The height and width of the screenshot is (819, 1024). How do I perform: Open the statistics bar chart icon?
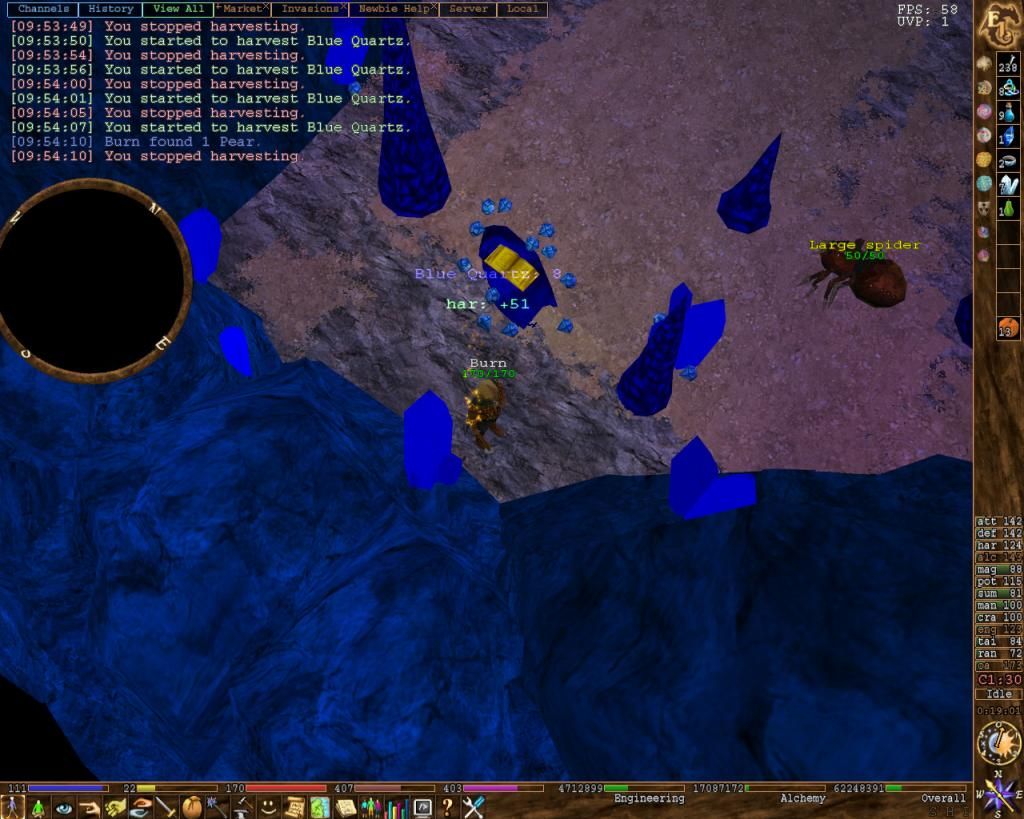click(396, 807)
